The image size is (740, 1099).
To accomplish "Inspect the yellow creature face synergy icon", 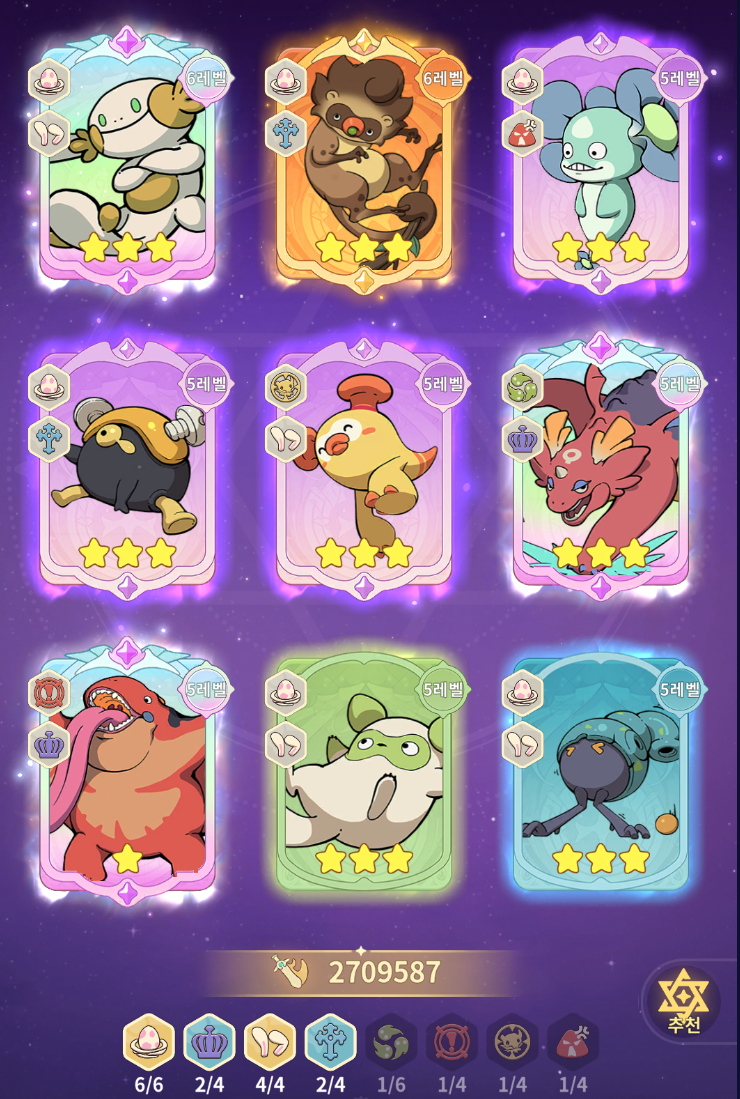I will (512, 1042).
